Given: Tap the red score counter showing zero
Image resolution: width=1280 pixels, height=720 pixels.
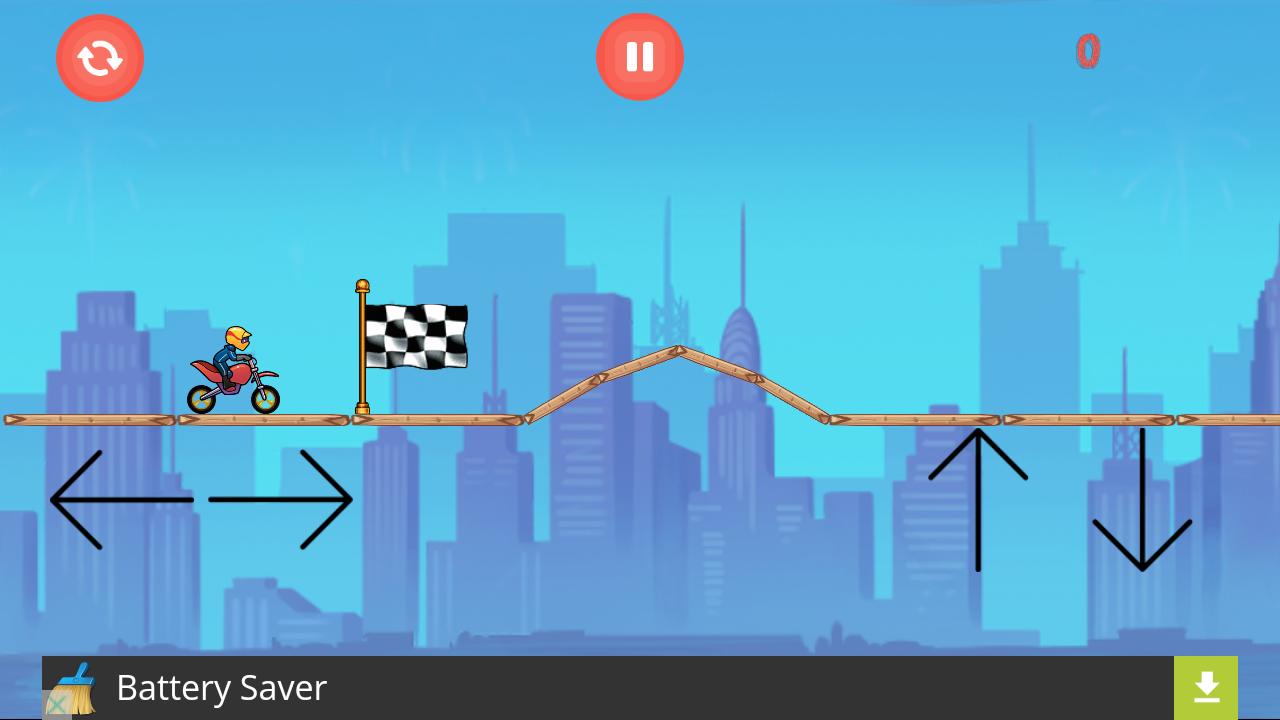Looking at the screenshot, I should 1088,51.
